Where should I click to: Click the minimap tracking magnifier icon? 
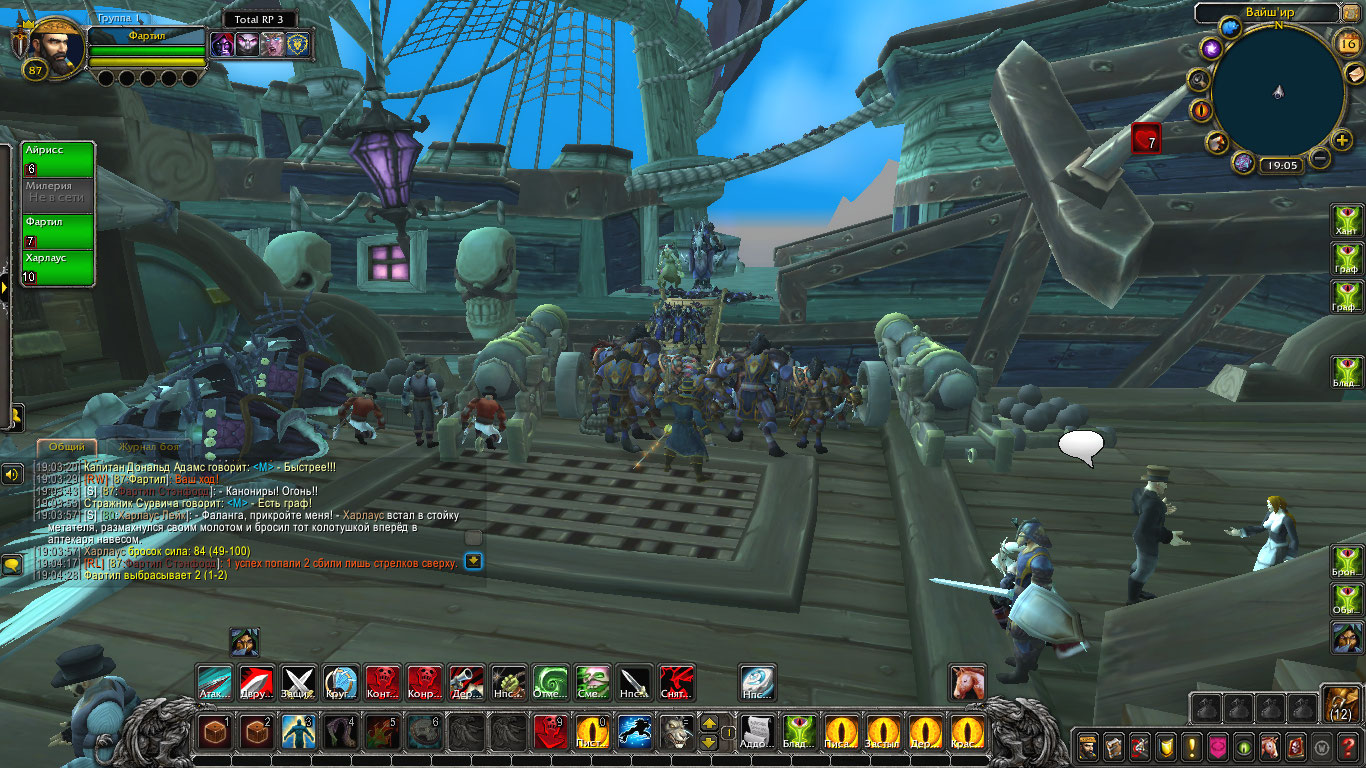(x=1199, y=80)
